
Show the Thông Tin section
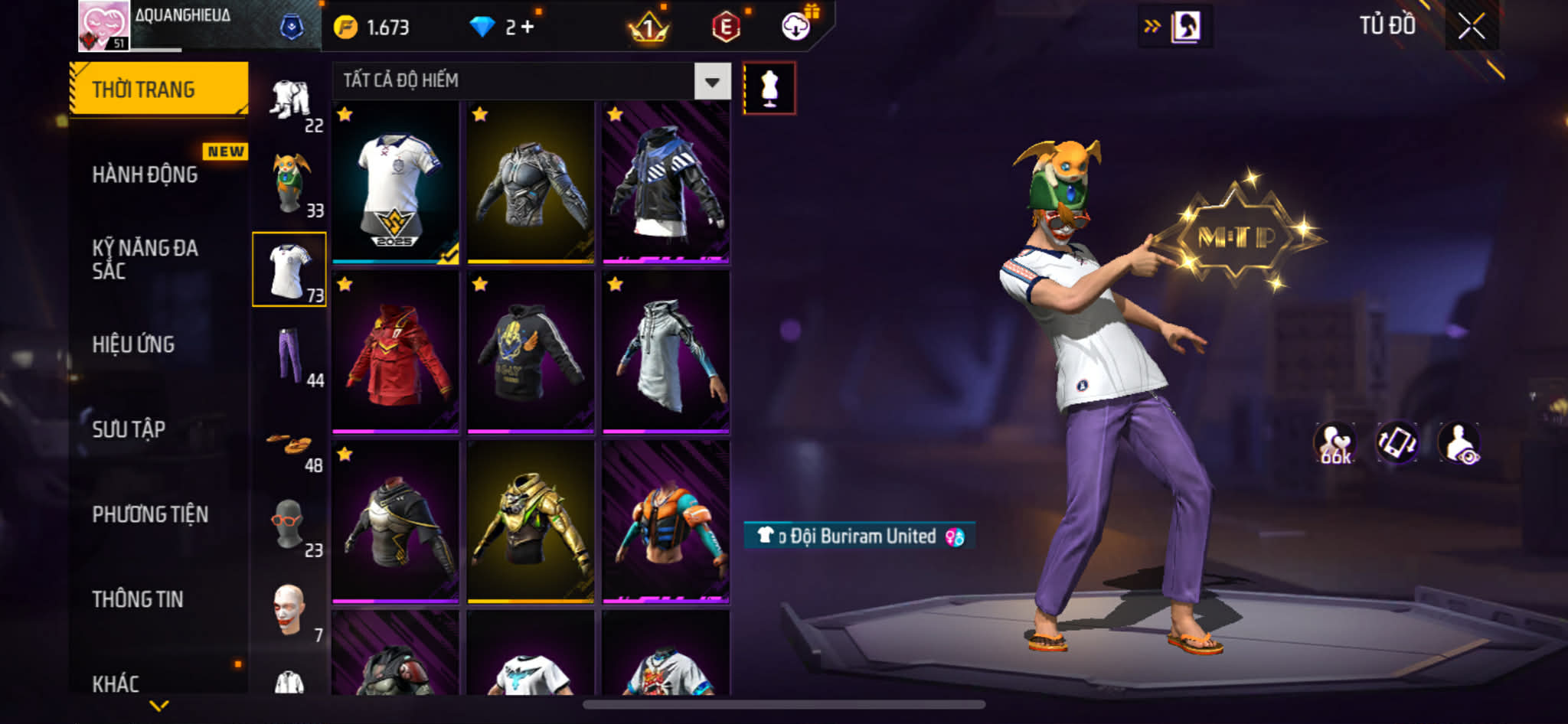[138, 599]
